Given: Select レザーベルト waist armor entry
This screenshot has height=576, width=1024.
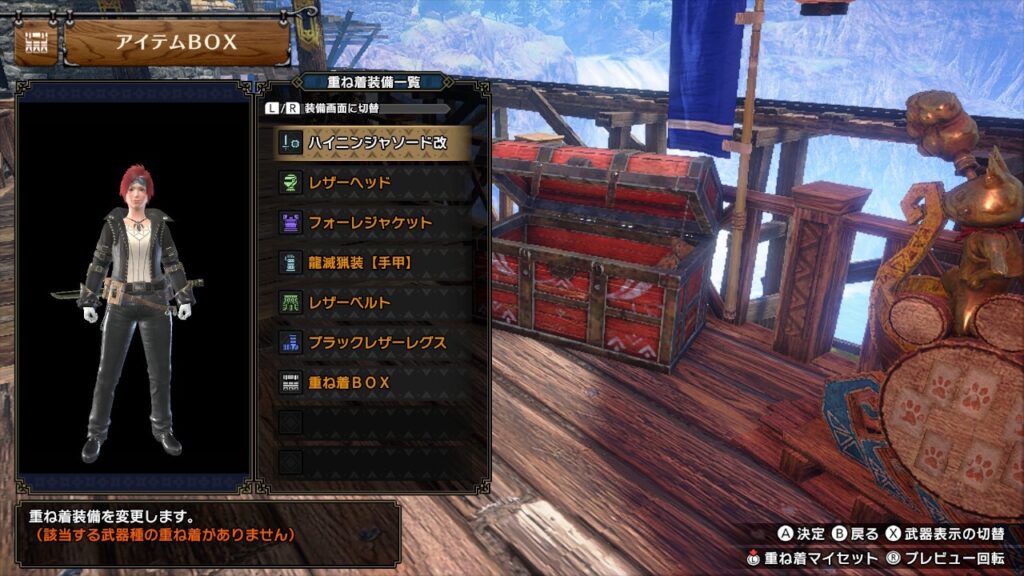Looking at the screenshot, I should 373,302.
